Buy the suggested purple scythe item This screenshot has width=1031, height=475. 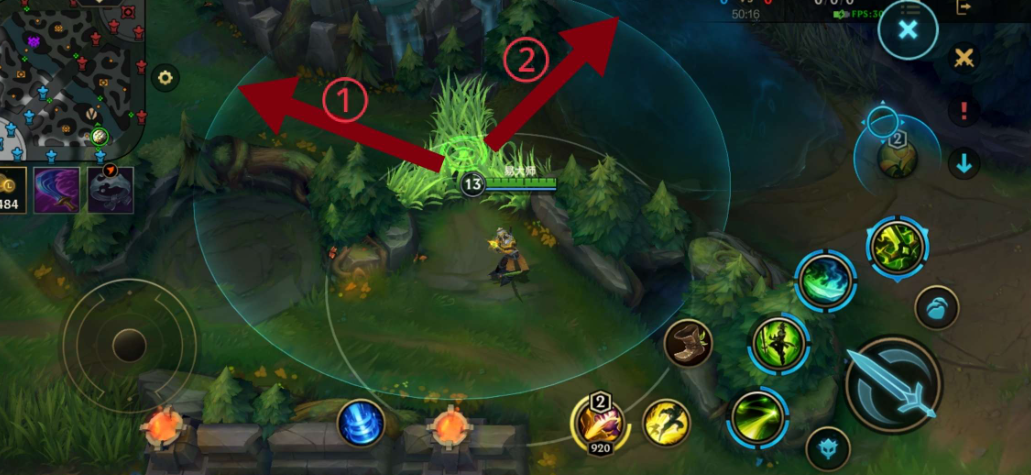coord(56,190)
